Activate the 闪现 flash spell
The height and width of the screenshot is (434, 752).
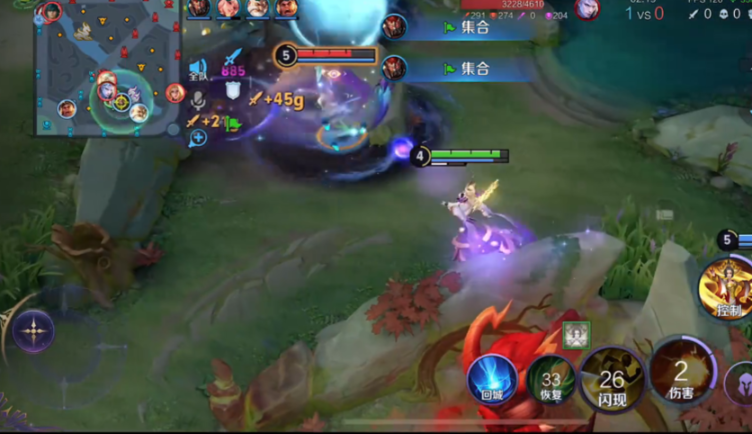point(611,380)
